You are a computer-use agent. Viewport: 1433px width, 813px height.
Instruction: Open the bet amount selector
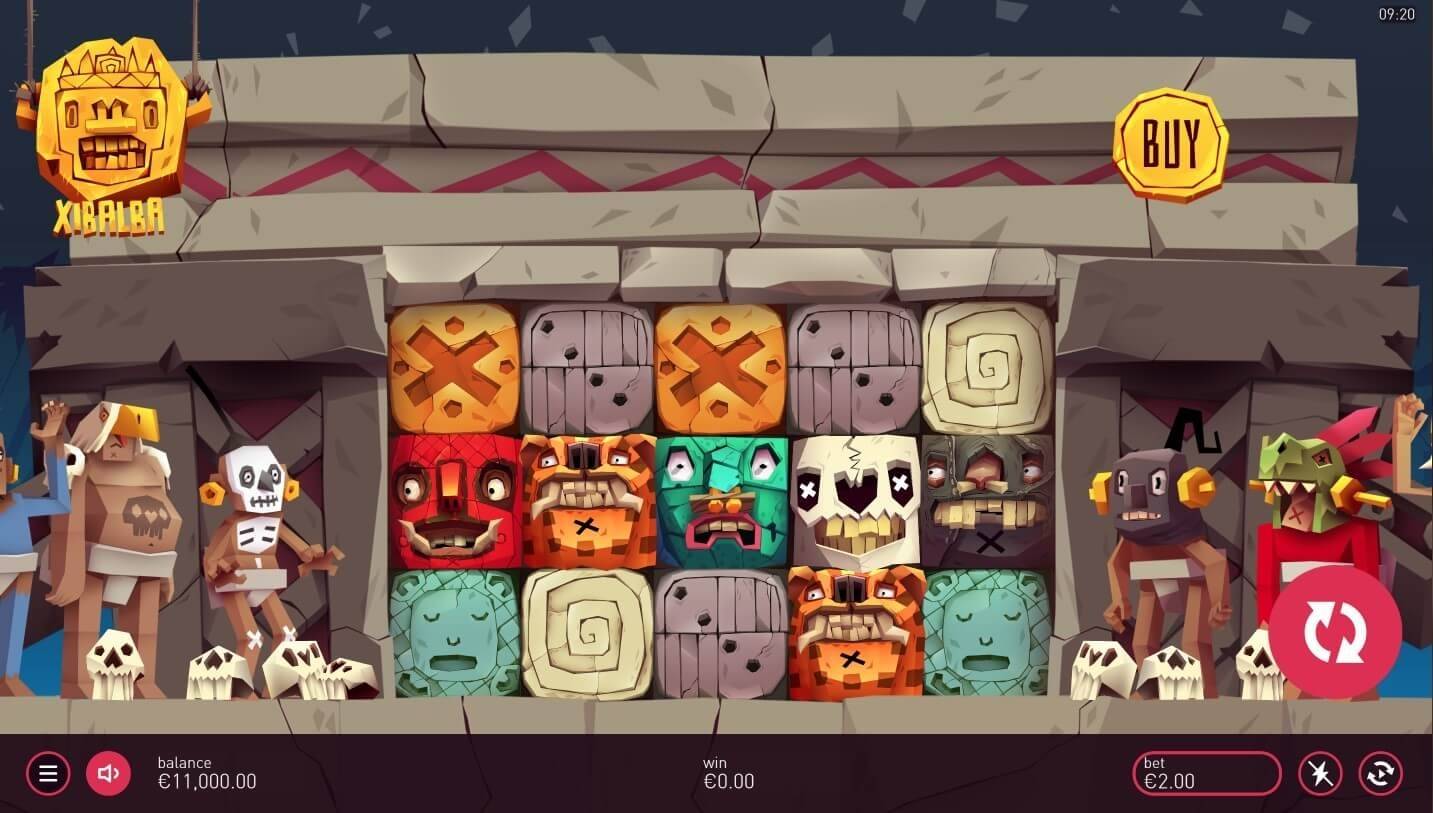[1206, 773]
